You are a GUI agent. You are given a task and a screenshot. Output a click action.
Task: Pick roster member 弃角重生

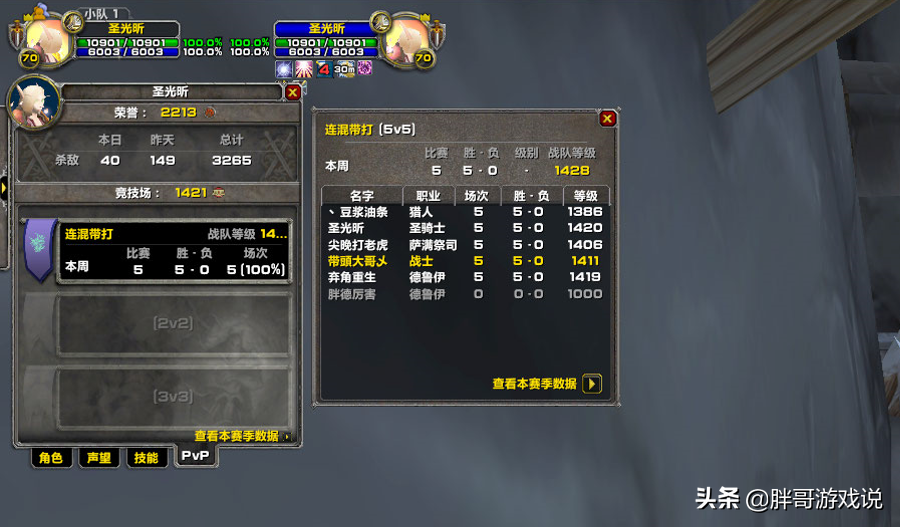pyautogui.click(x=352, y=277)
